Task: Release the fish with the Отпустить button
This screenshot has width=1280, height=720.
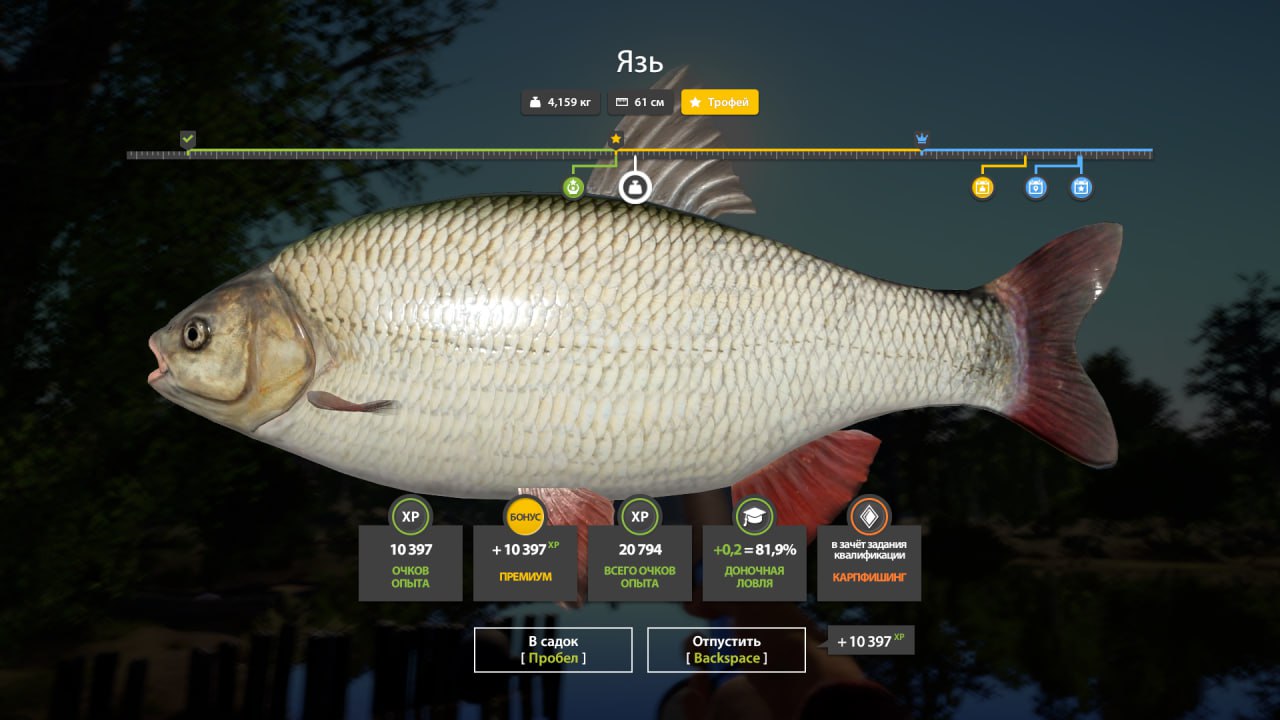Action: (726, 649)
